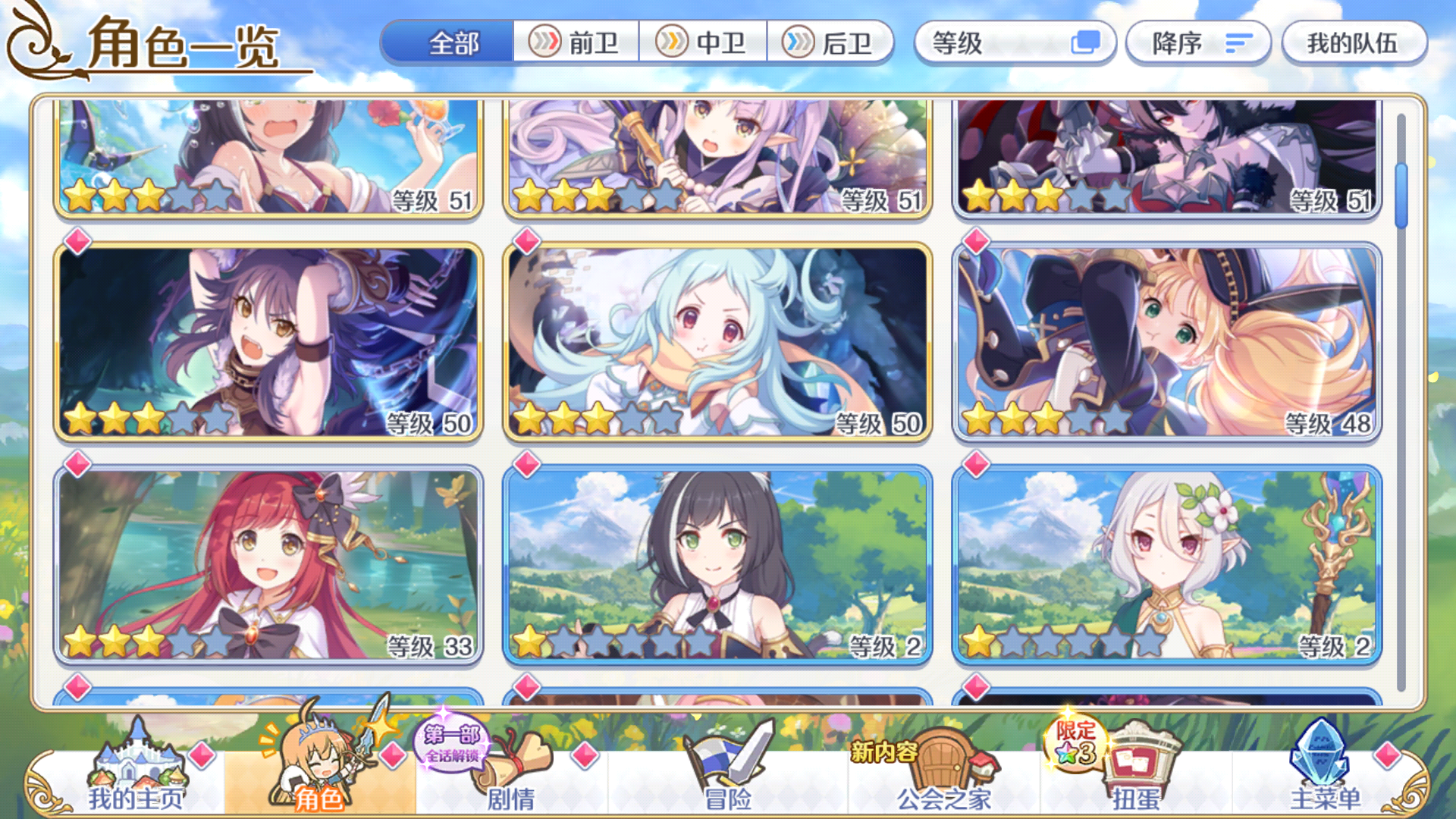Toggle the 中卫 midguard filter

(704, 44)
